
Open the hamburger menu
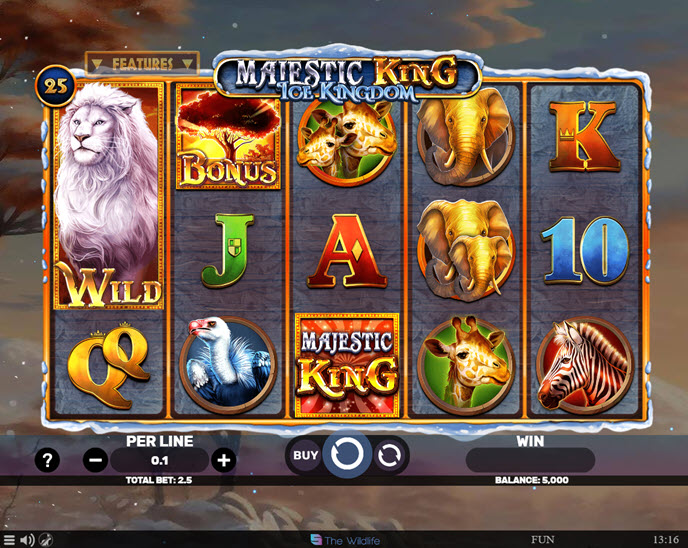10,540
